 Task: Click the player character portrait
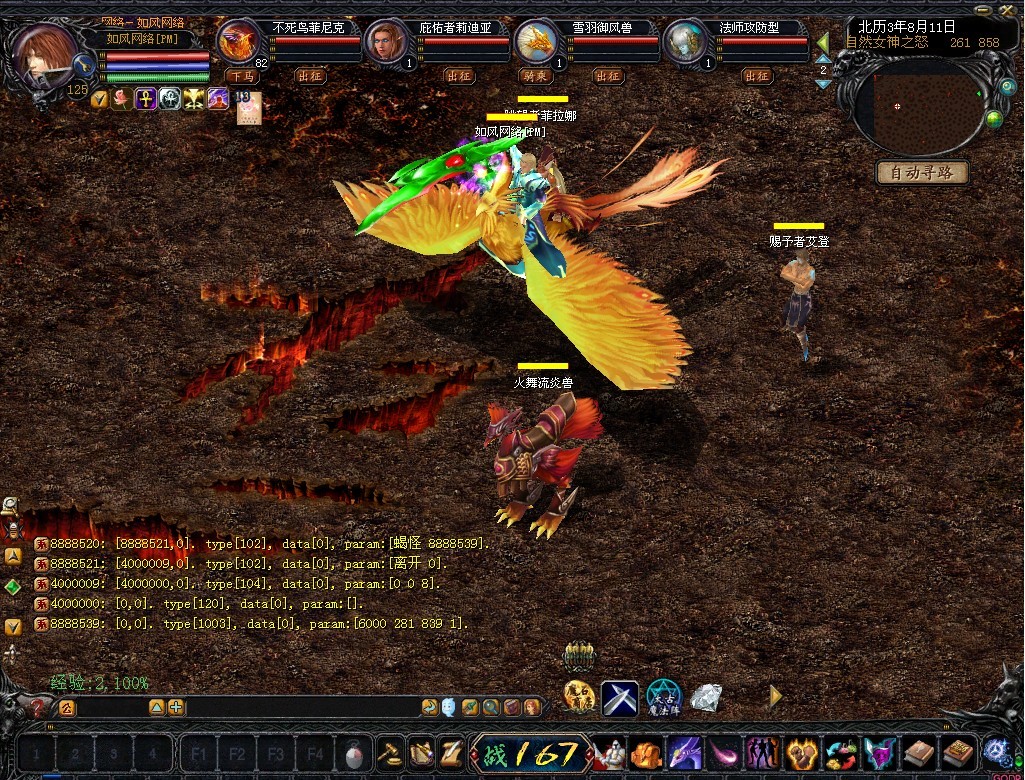(x=42, y=56)
